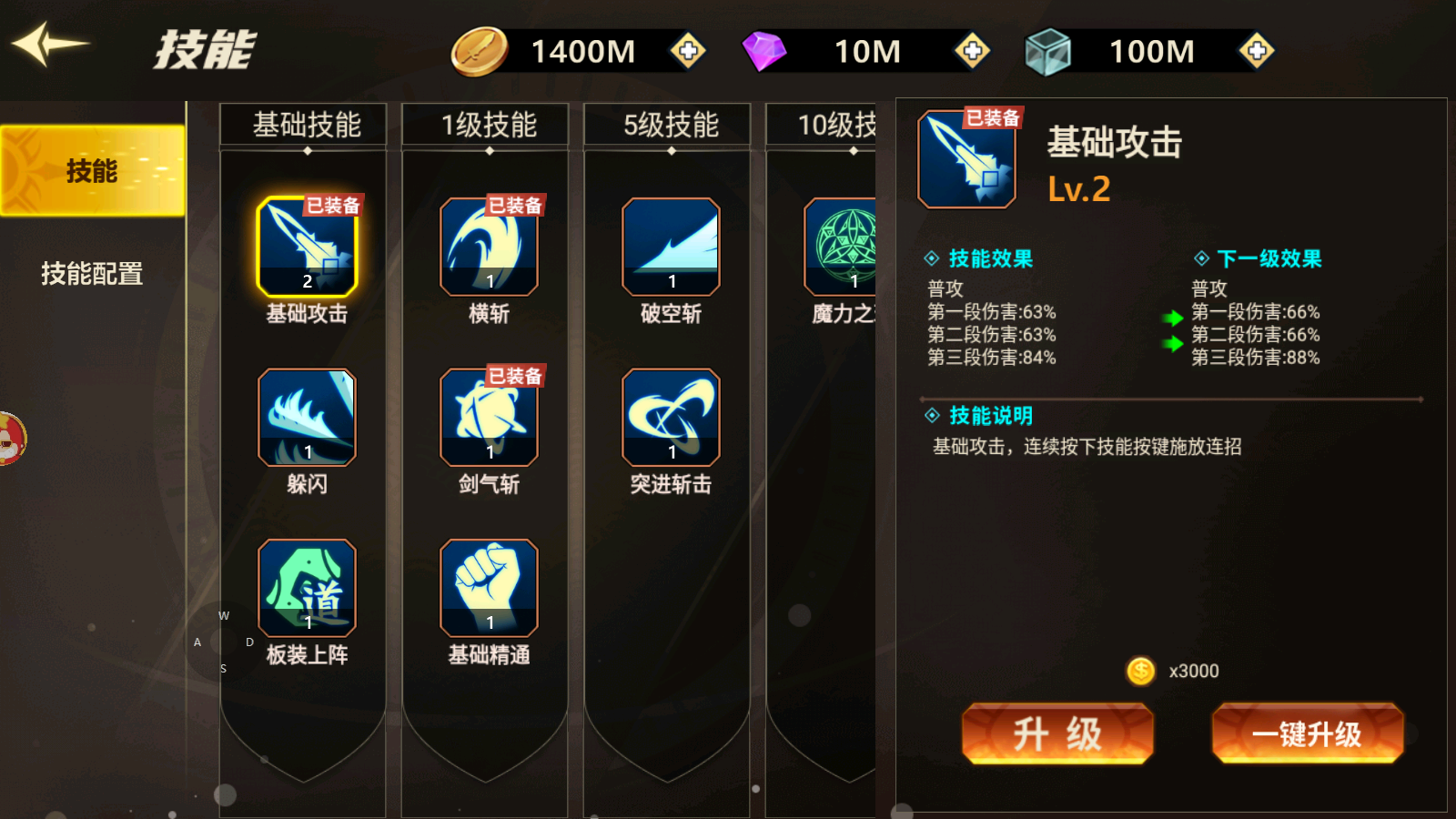Open gem purchase with the plus button
Viewport: 1456px width, 819px height.
tap(973, 52)
